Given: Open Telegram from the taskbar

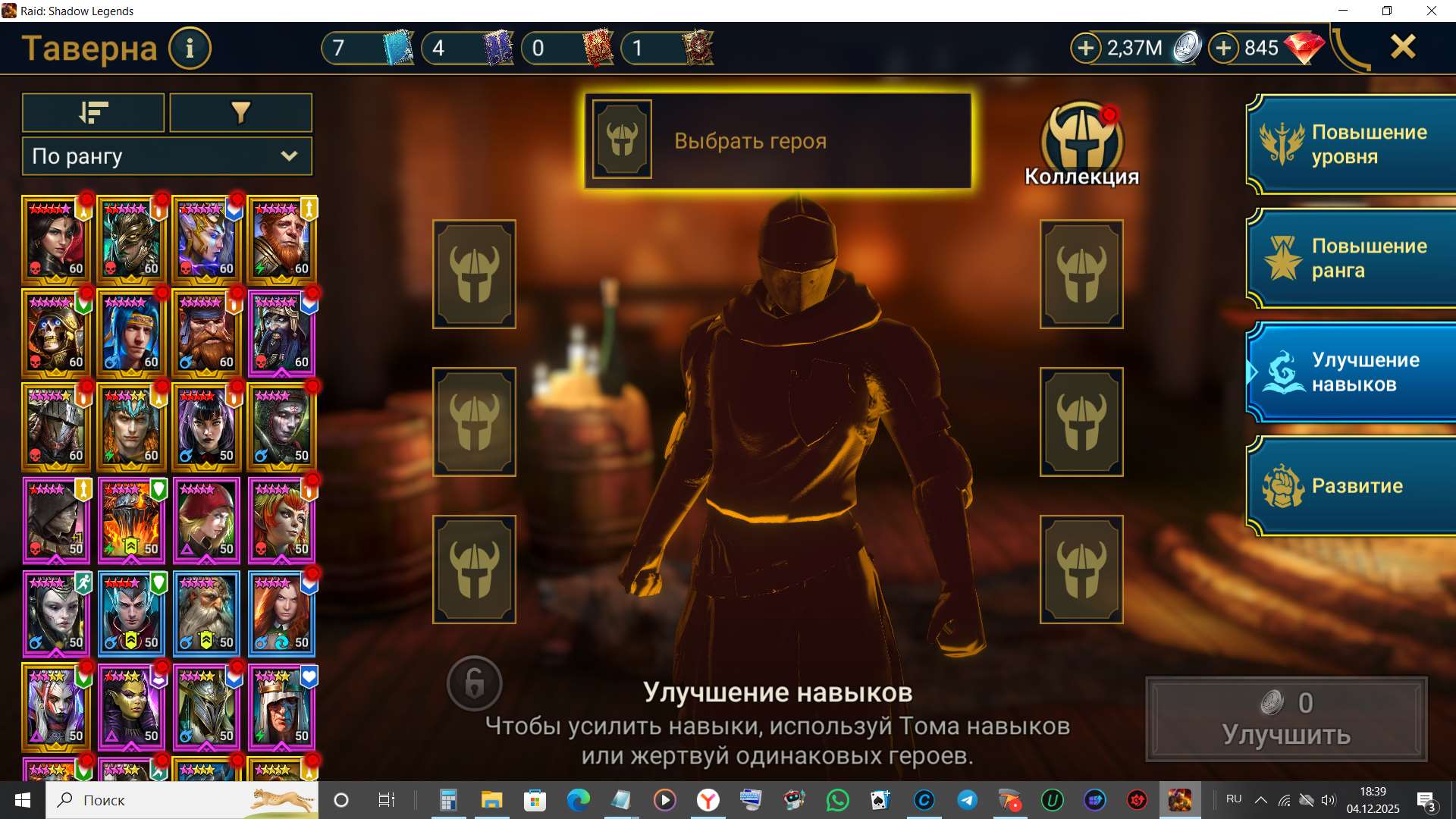Looking at the screenshot, I should pyautogui.click(x=966, y=799).
